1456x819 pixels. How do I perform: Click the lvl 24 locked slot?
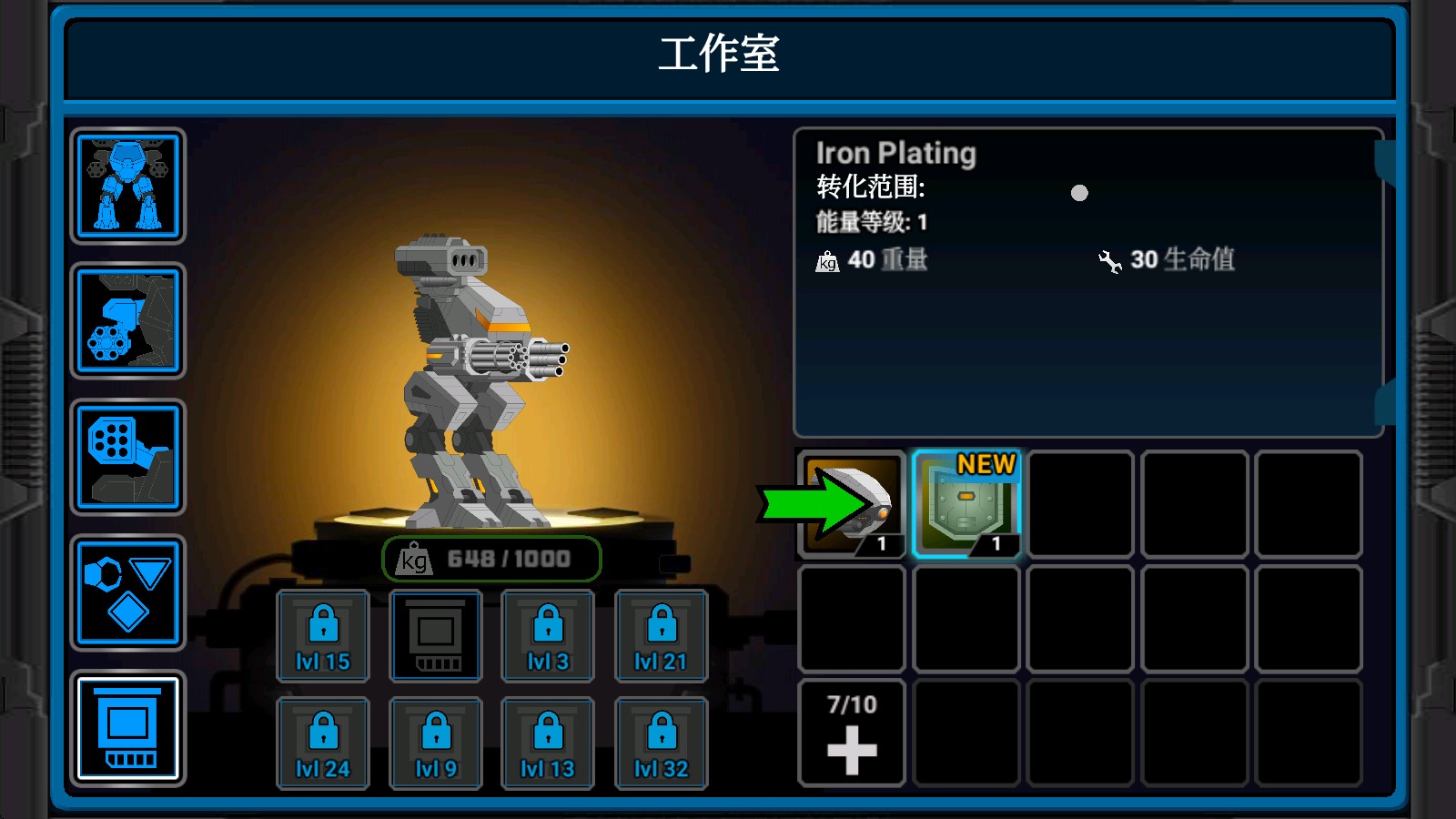coord(323,743)
